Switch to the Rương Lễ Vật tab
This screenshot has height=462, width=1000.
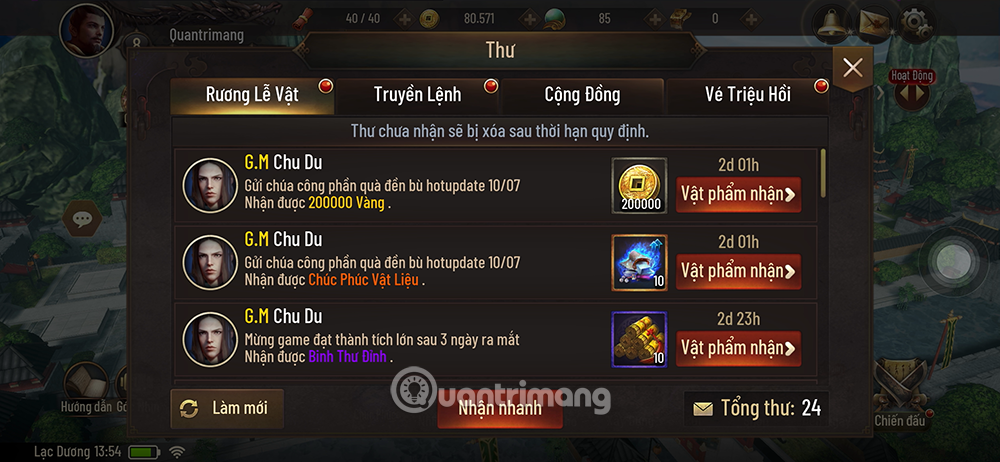[252, 95]
